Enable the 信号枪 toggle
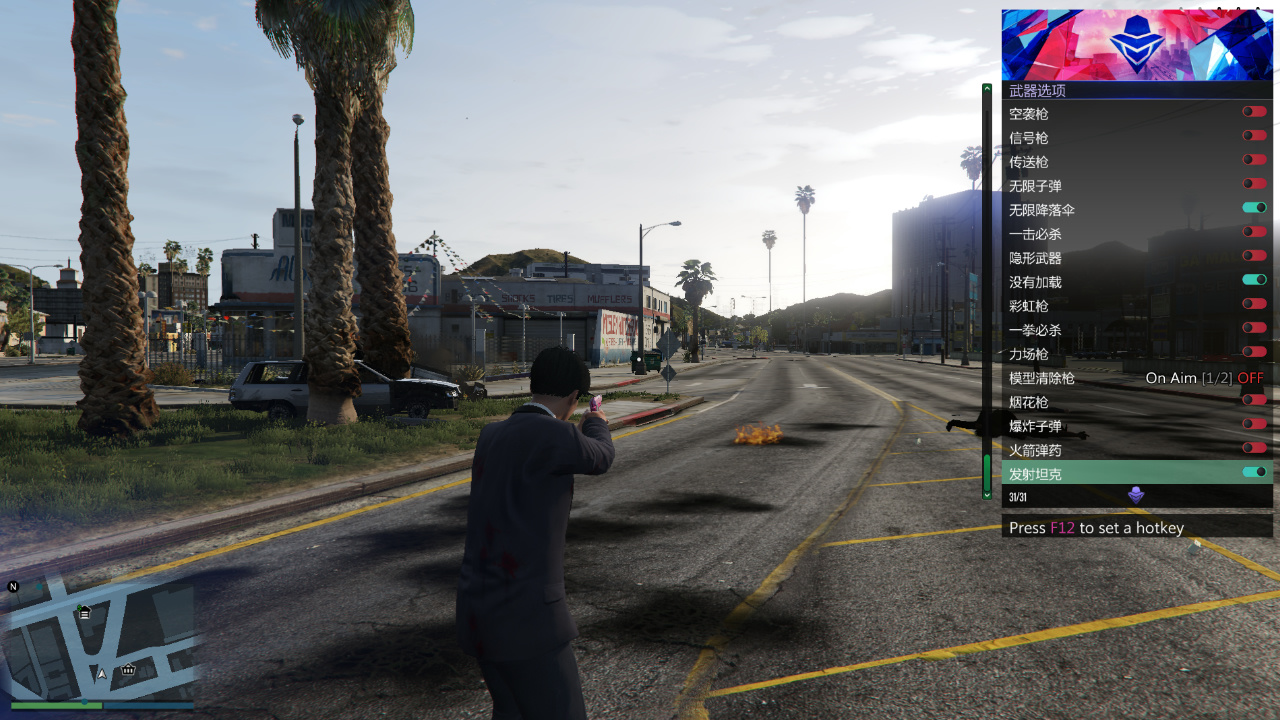Image resolution: width=1280 pixels, height=720 pixels. (1254, 136)
